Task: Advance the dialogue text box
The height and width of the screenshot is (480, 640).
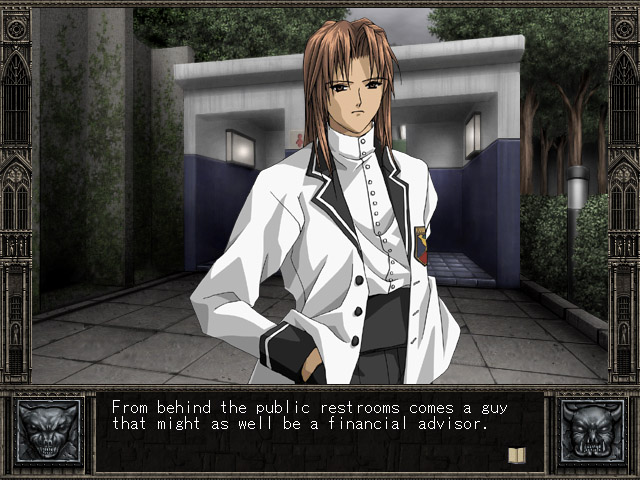Action: click(x=318, y=432)
